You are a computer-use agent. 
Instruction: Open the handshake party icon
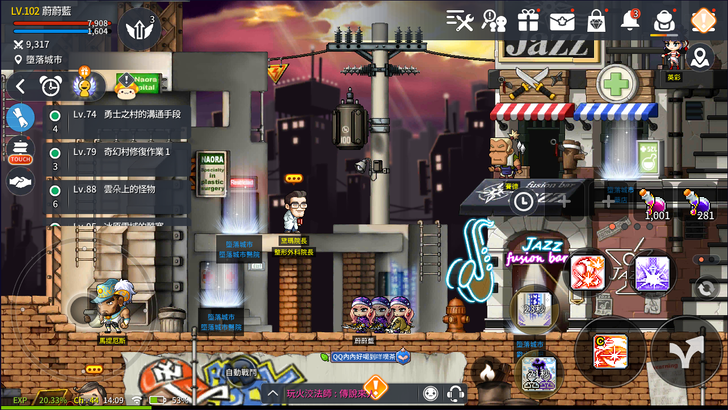pyautogui.click(x=20, y=182)
